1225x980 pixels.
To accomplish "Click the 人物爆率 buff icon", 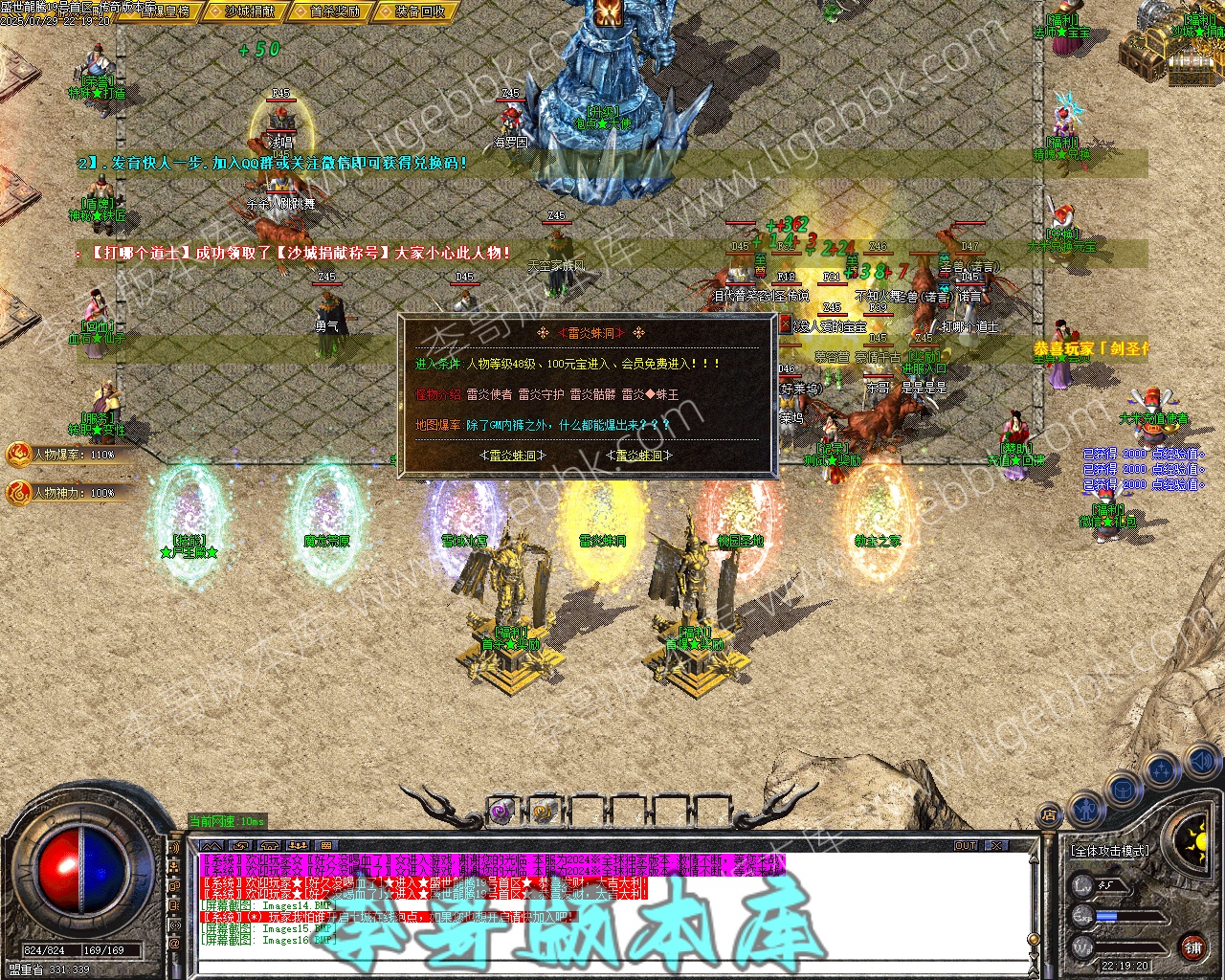I will [x=19, y=455].
